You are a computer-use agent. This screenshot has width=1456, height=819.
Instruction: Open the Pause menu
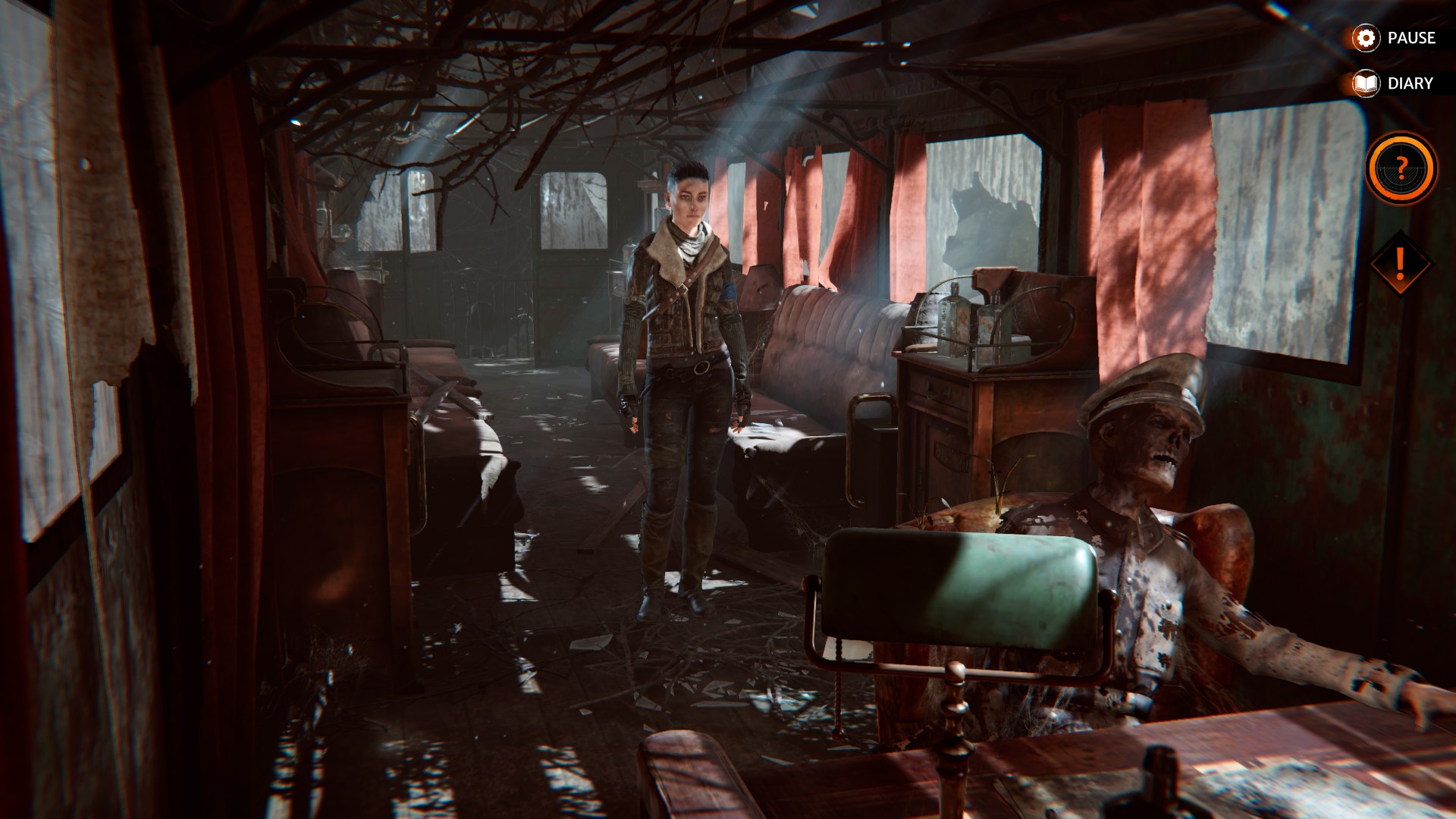pos(1395,38)
